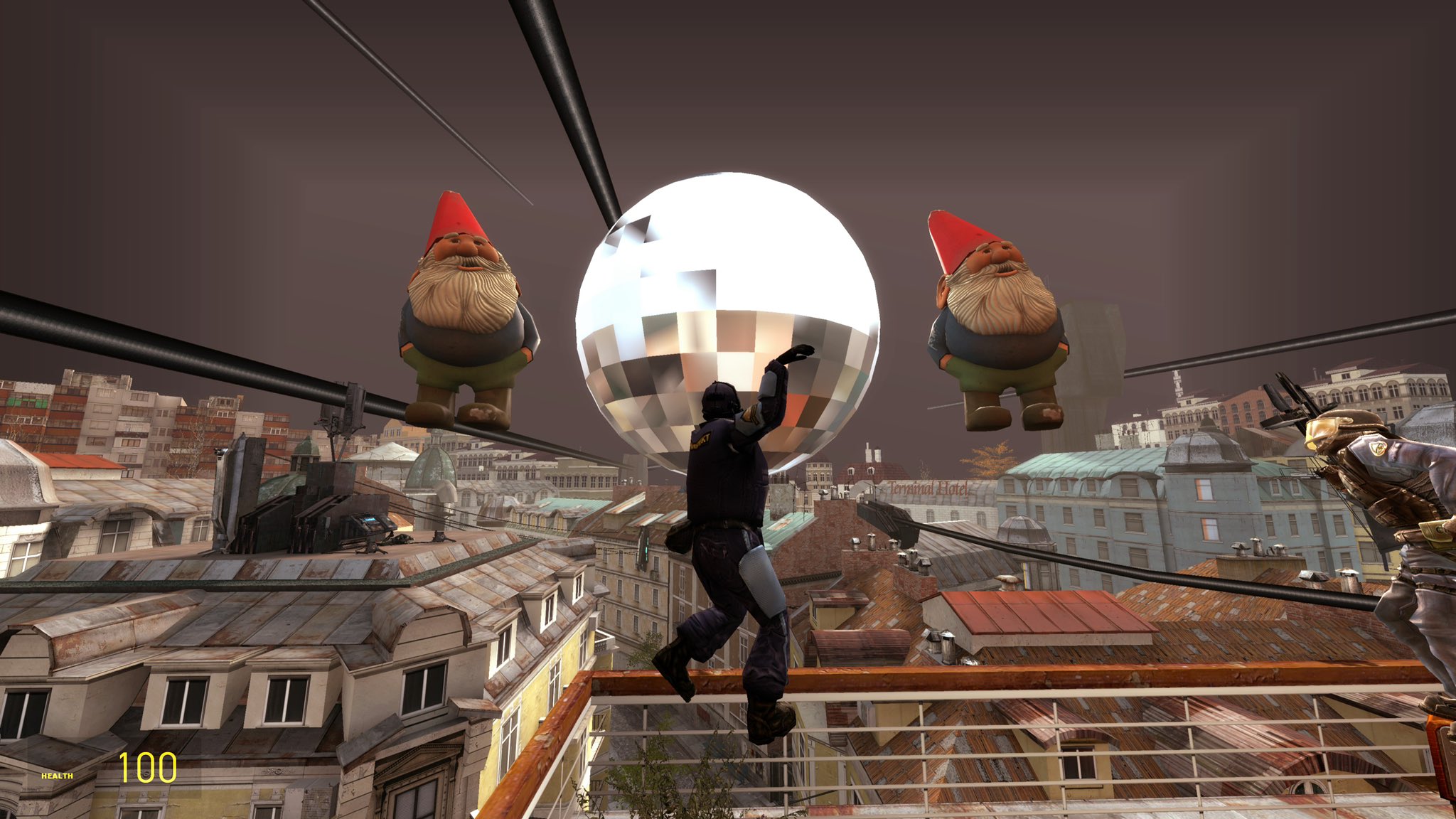1456x819 pixels.
Task: Select the right garden gnome model
Action: pos(995,320)
